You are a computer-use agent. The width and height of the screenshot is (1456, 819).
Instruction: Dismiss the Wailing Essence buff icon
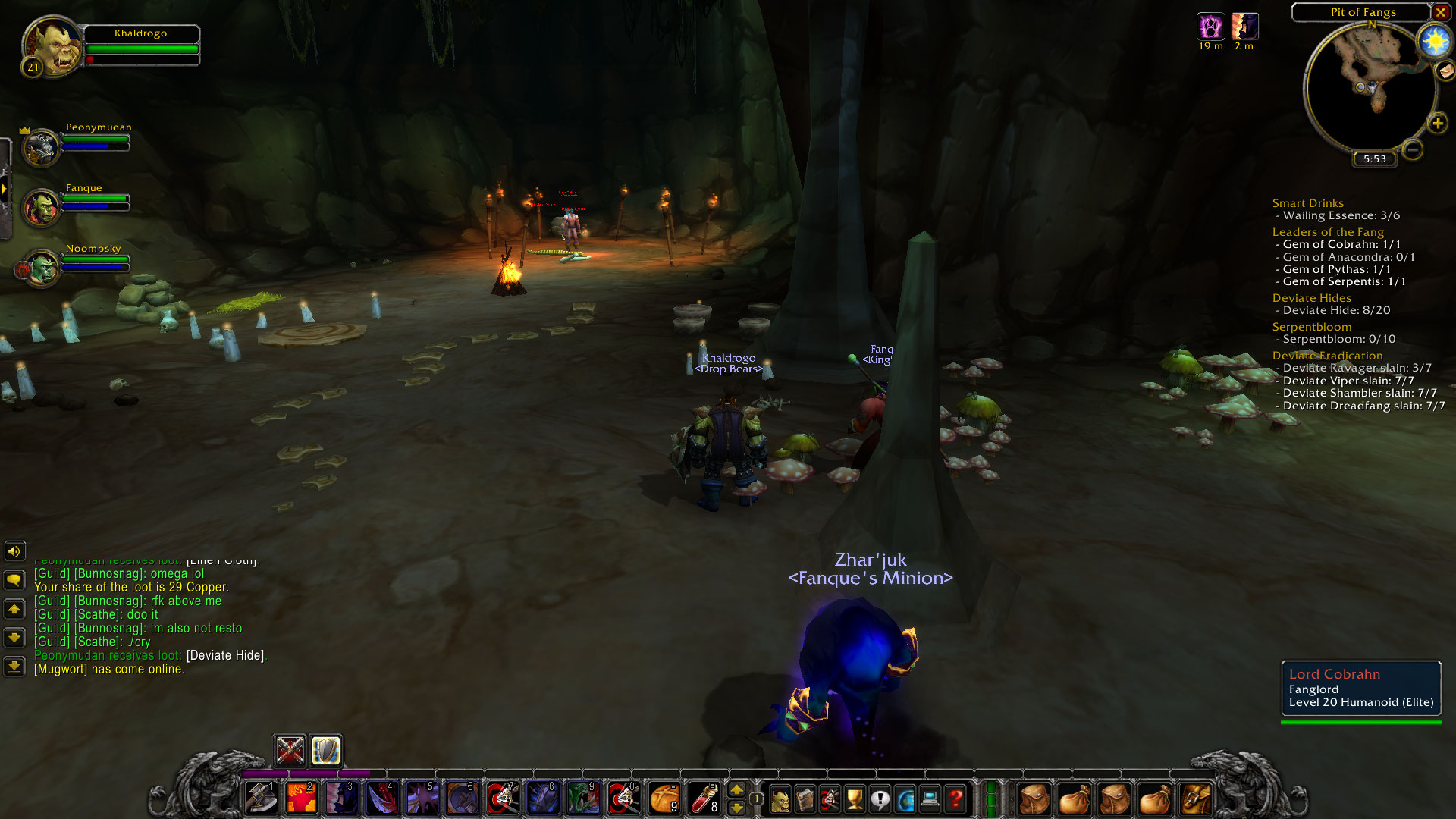(1211, 25)
